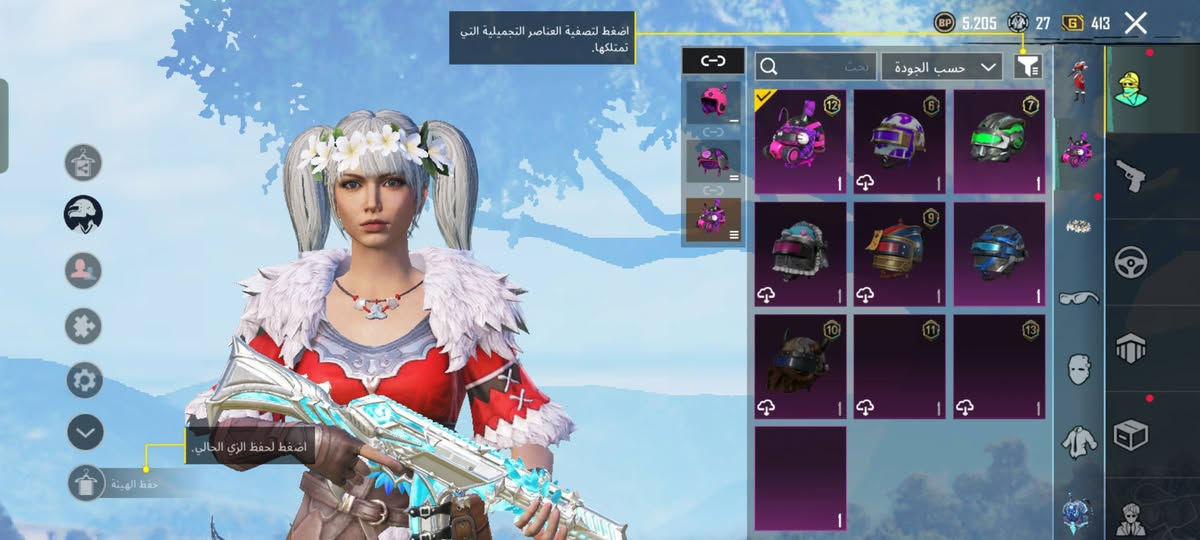Open the gear settings icon

(x=85, y=380)
